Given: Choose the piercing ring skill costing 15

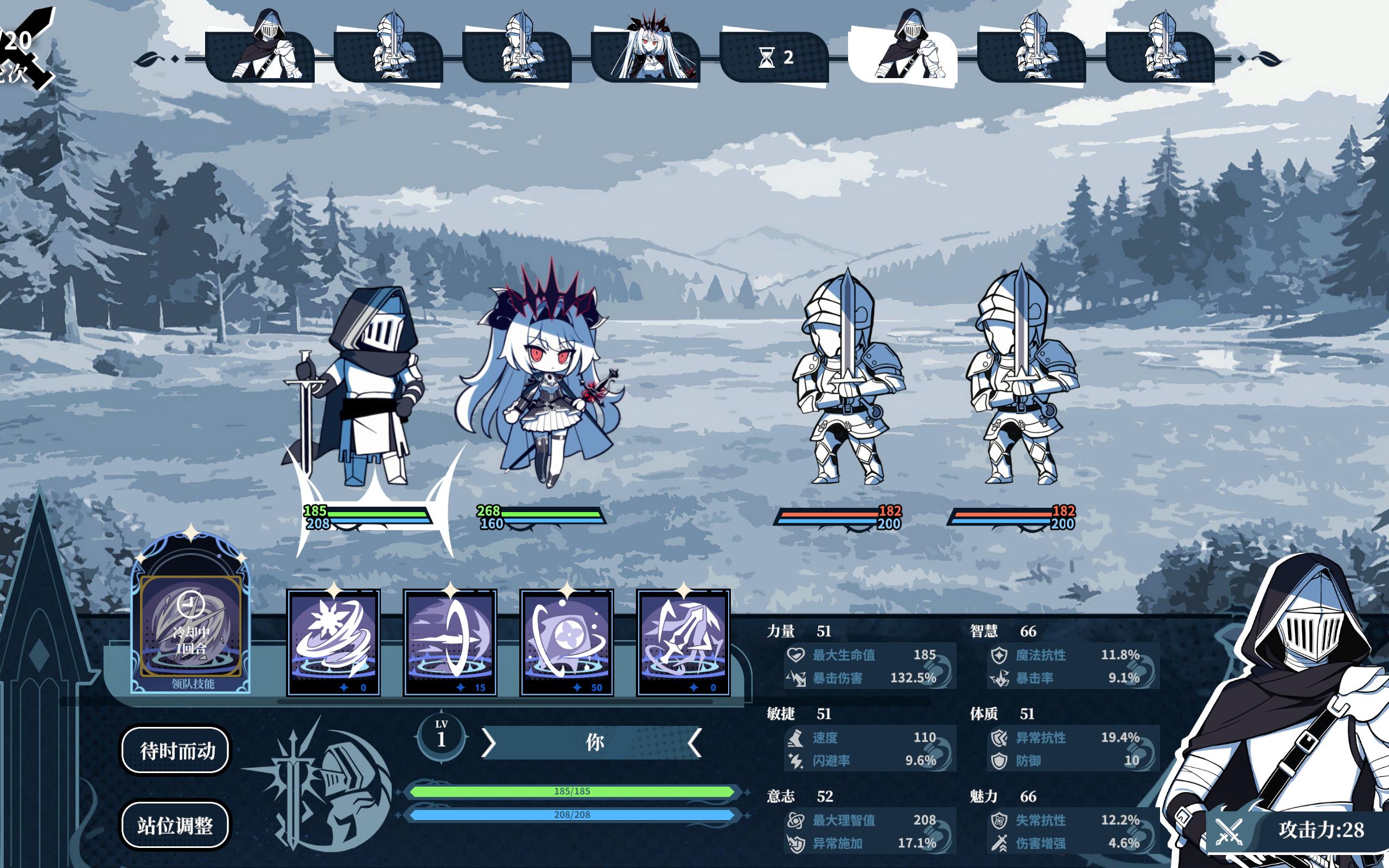Looking at the screenshot, I should pos(450,642).
